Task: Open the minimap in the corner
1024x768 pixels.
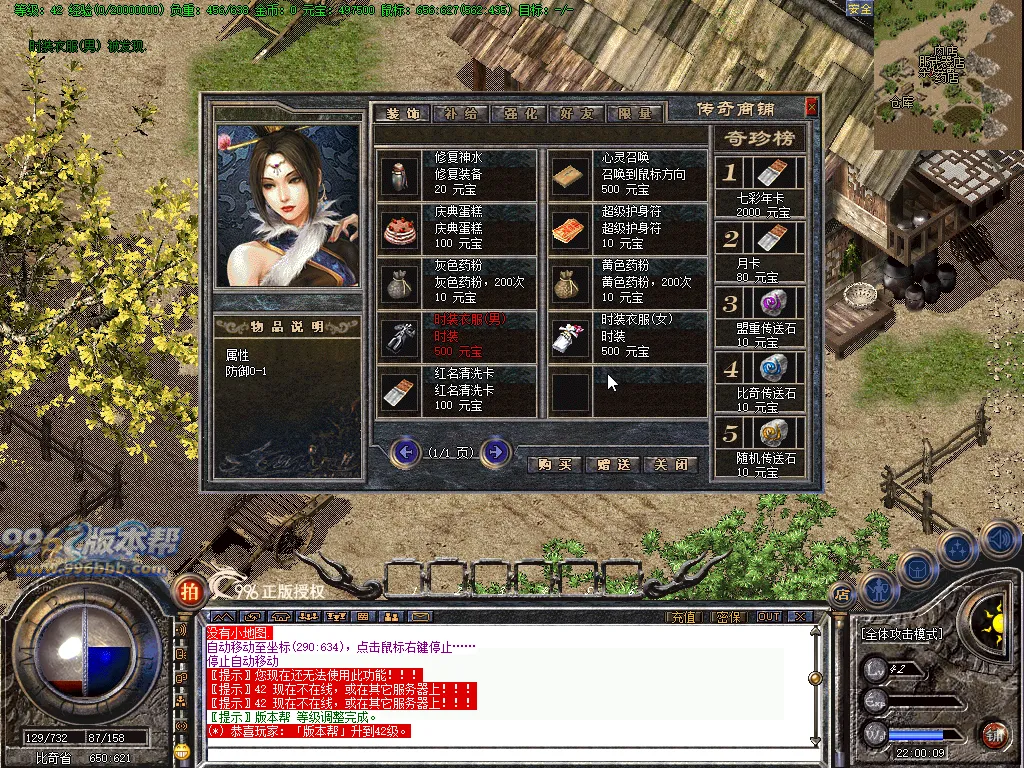Action: (x=948, y=75)
